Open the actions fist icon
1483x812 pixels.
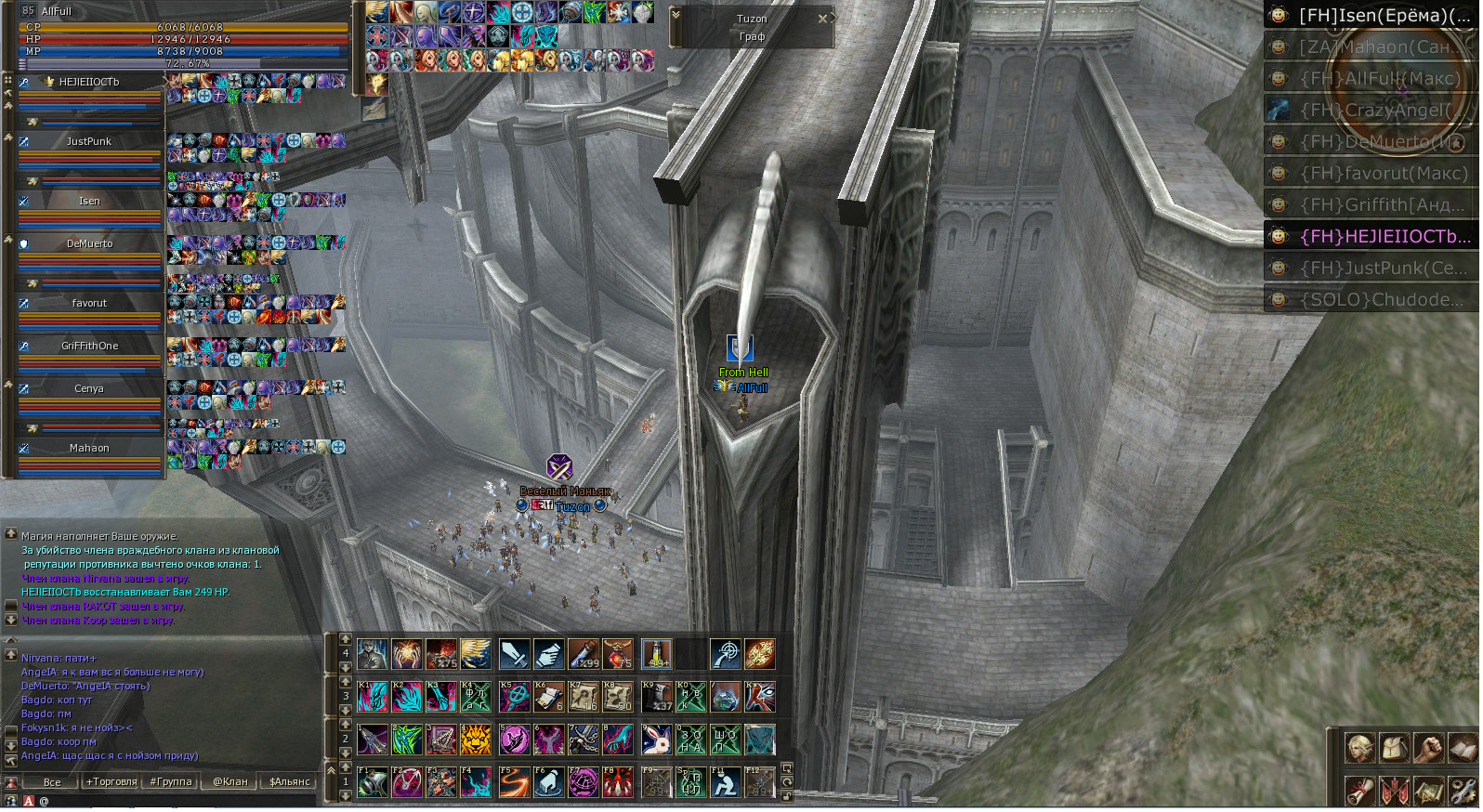1429,748
